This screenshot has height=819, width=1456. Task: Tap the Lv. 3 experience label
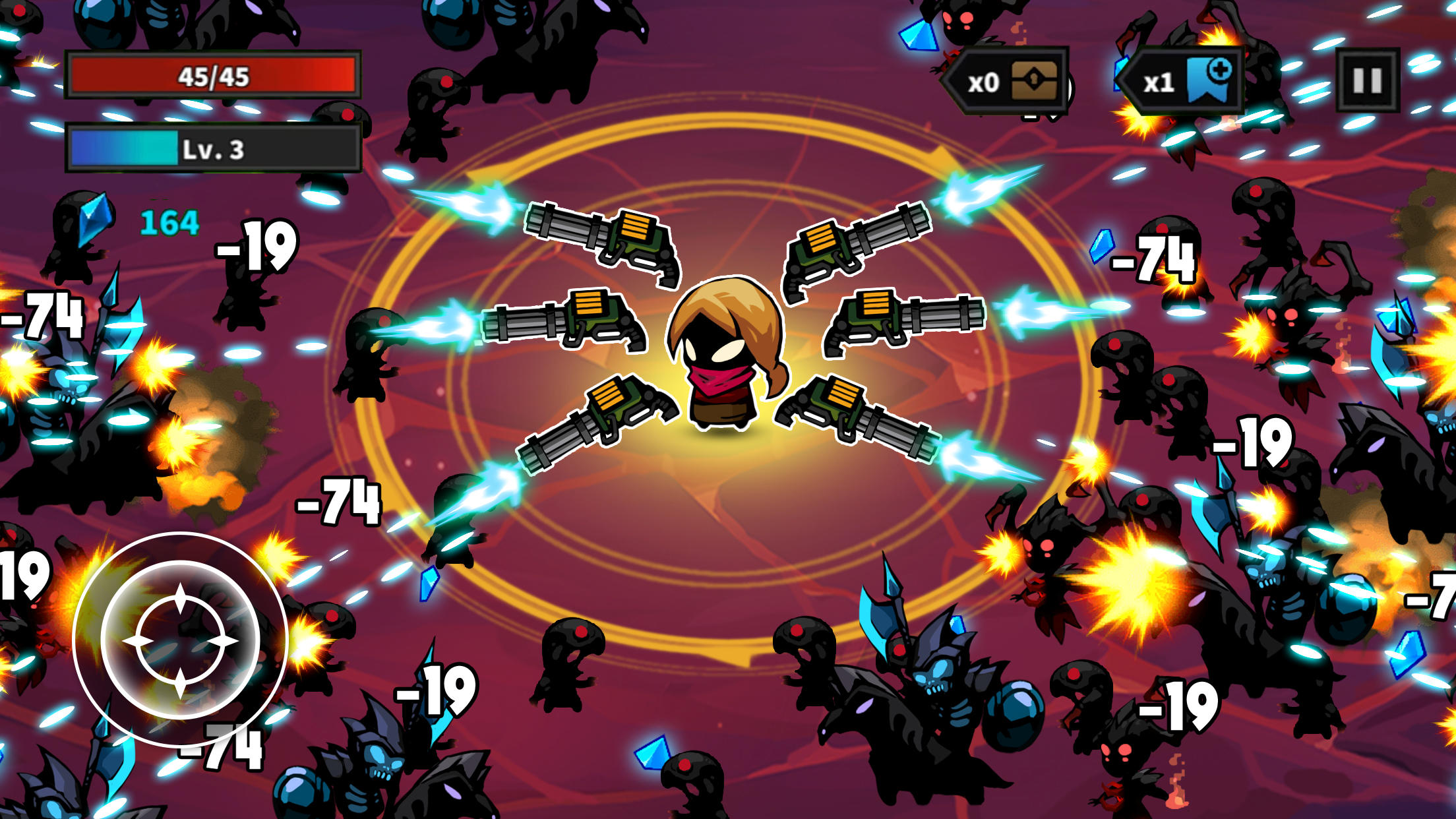(212, 150)
